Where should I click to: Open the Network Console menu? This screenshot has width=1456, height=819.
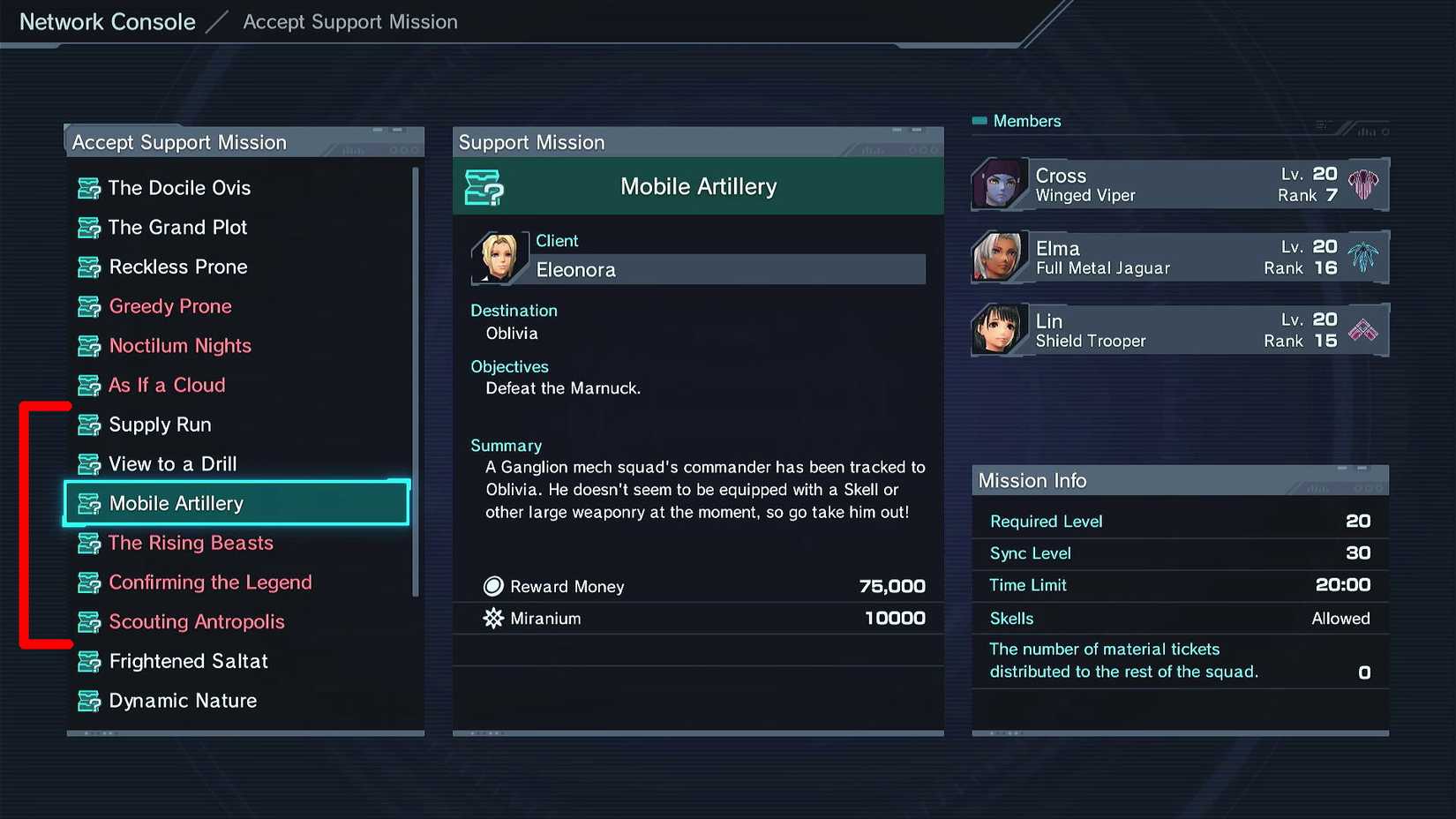click(x=106, y=21)
